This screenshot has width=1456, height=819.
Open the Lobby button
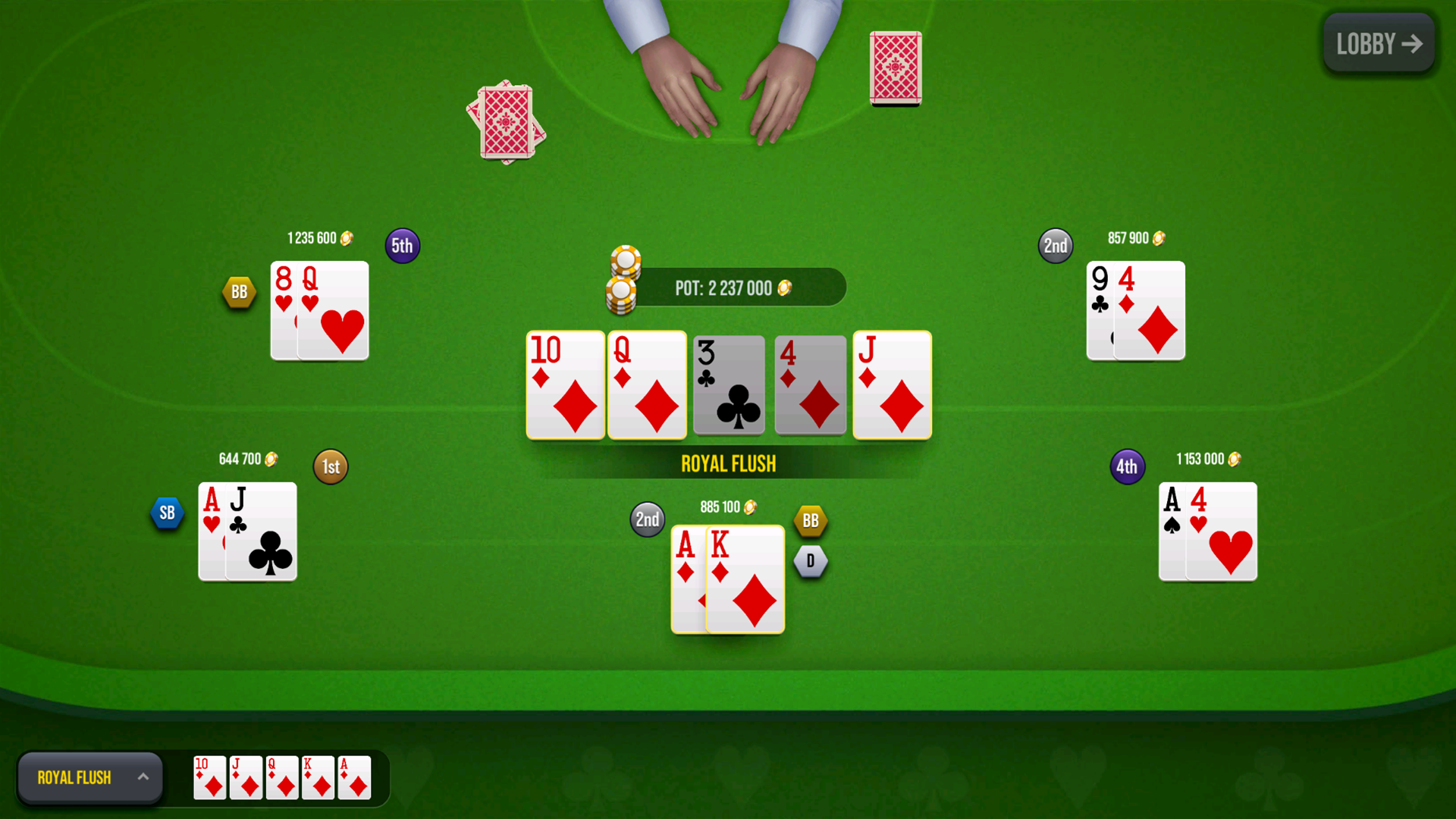(x=1378, y=44)
